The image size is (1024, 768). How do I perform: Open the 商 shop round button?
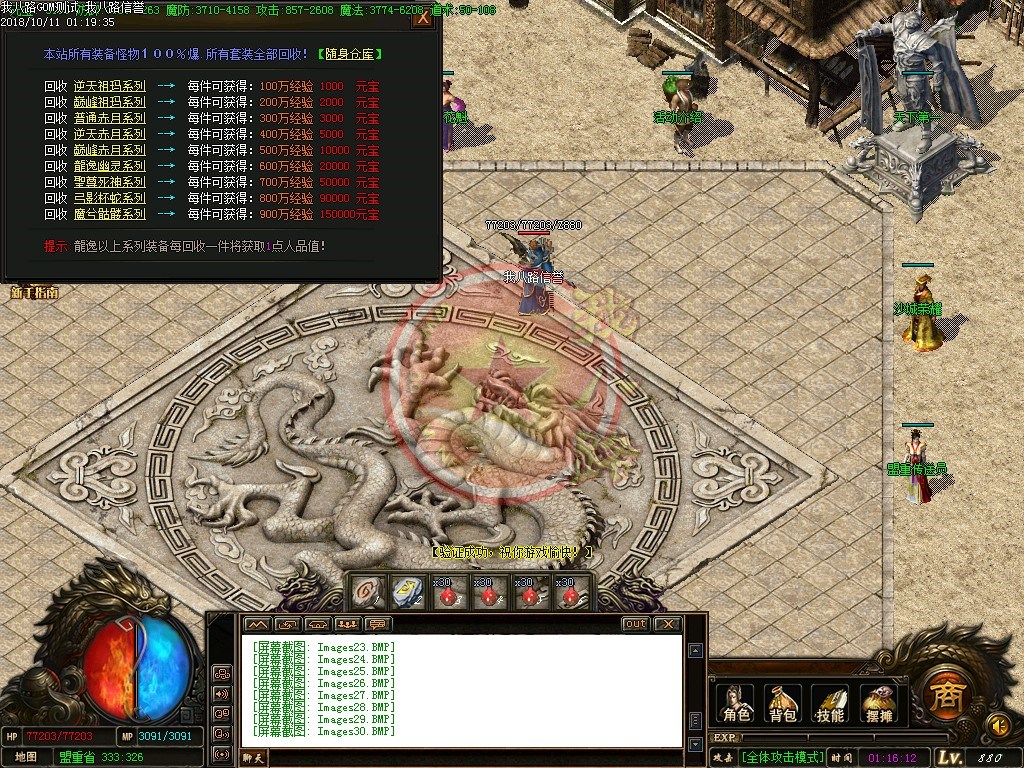tap(942, 691)
